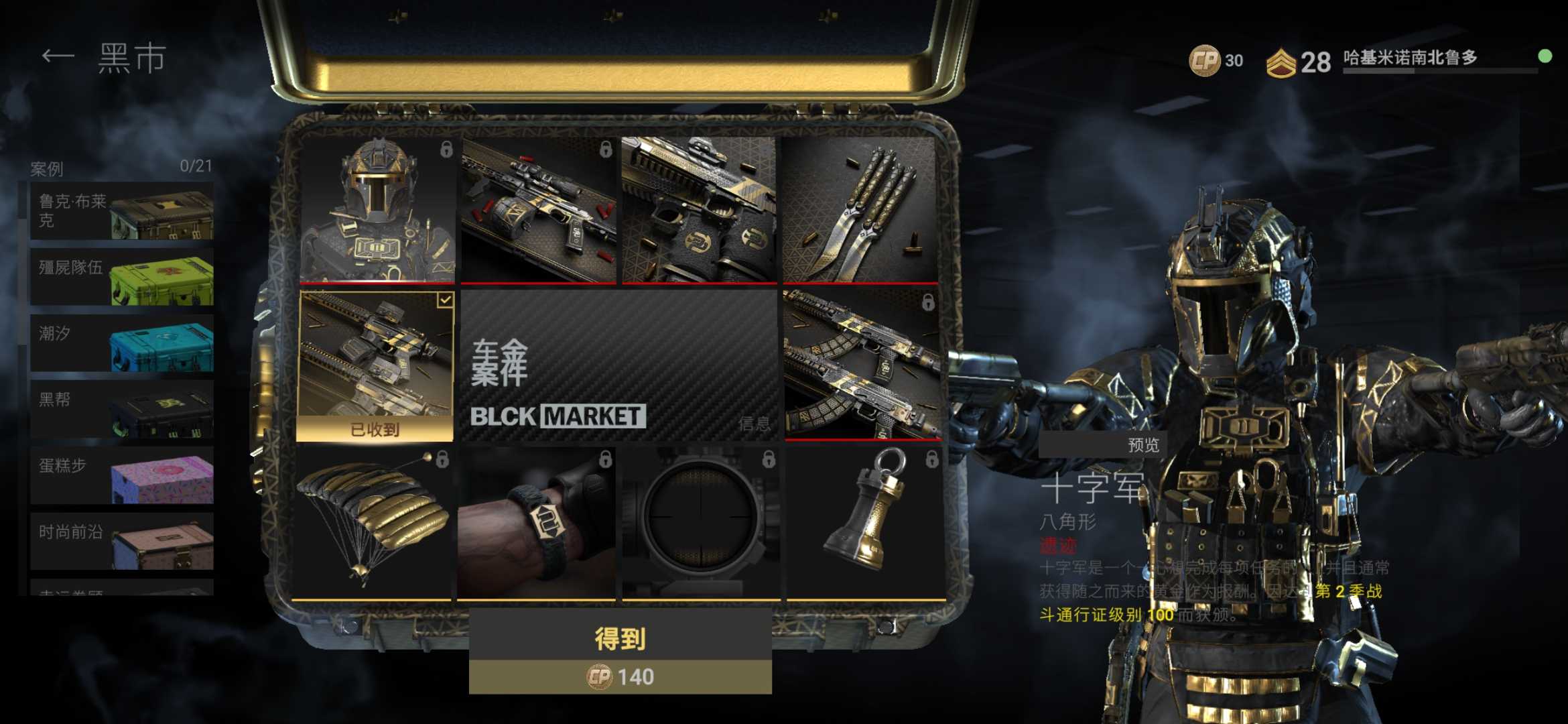View the sniper scope reticle tile
The width and height of the screenshot is (1568, 724).
[x=700, y=523]
